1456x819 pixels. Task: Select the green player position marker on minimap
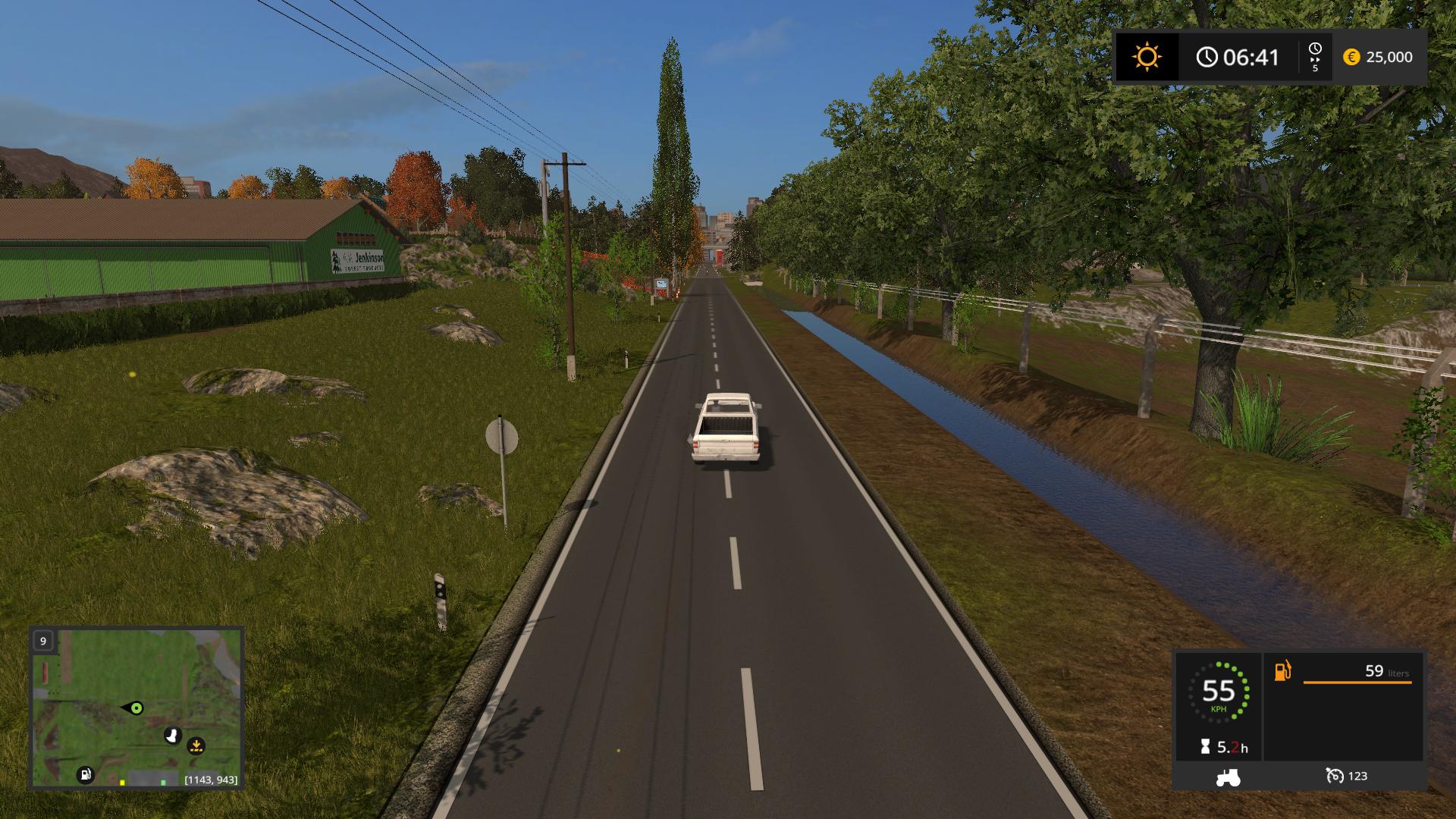point(136,708)
